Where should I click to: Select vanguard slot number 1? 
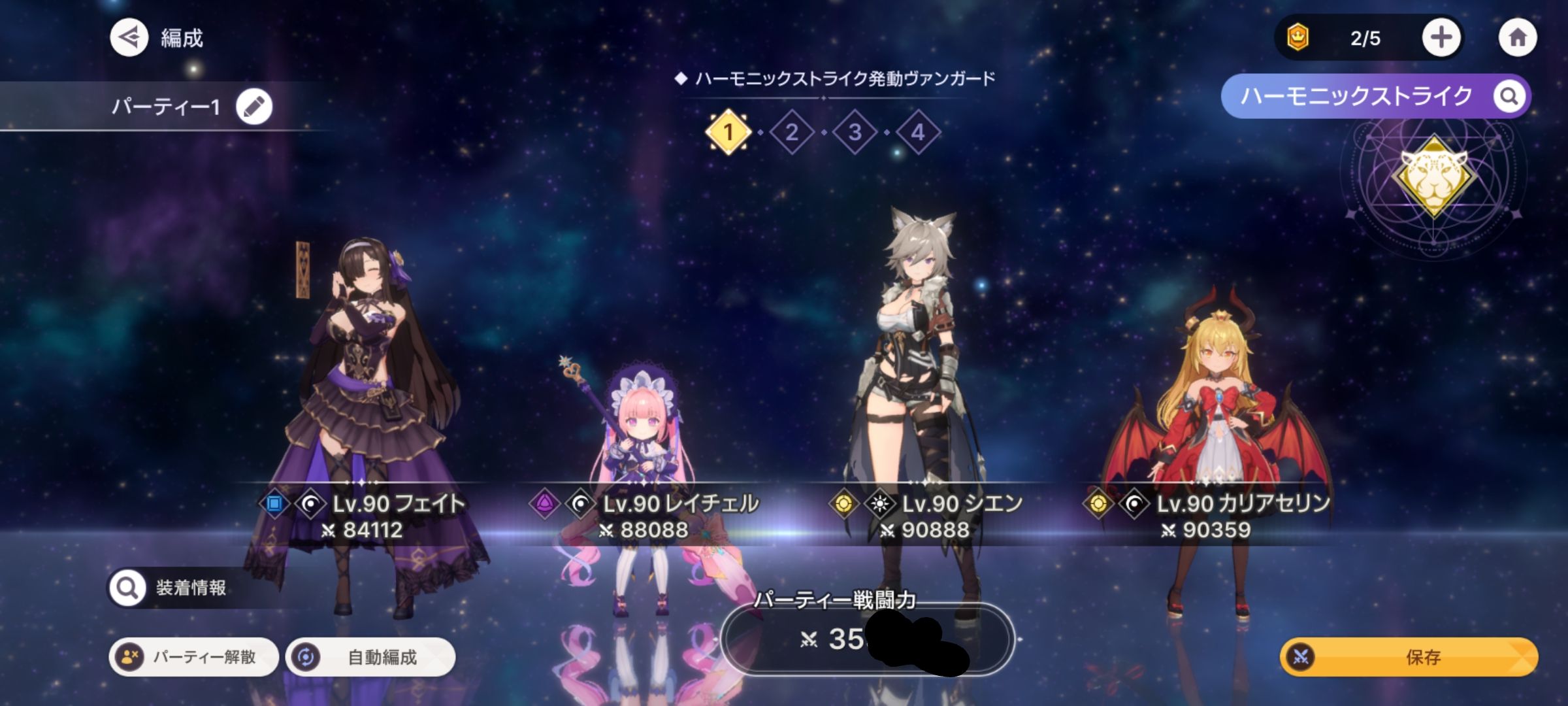point(728,133)
